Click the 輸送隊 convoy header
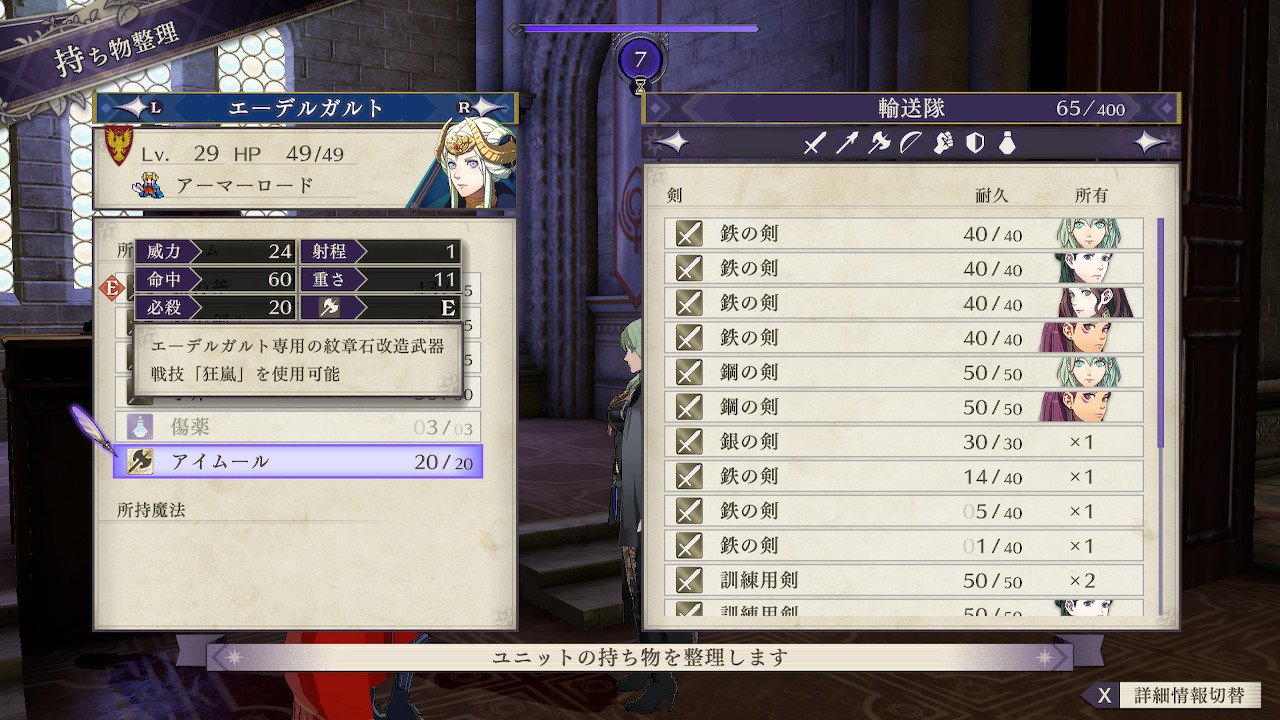The image size is (1280, 720). pos(910,108)
